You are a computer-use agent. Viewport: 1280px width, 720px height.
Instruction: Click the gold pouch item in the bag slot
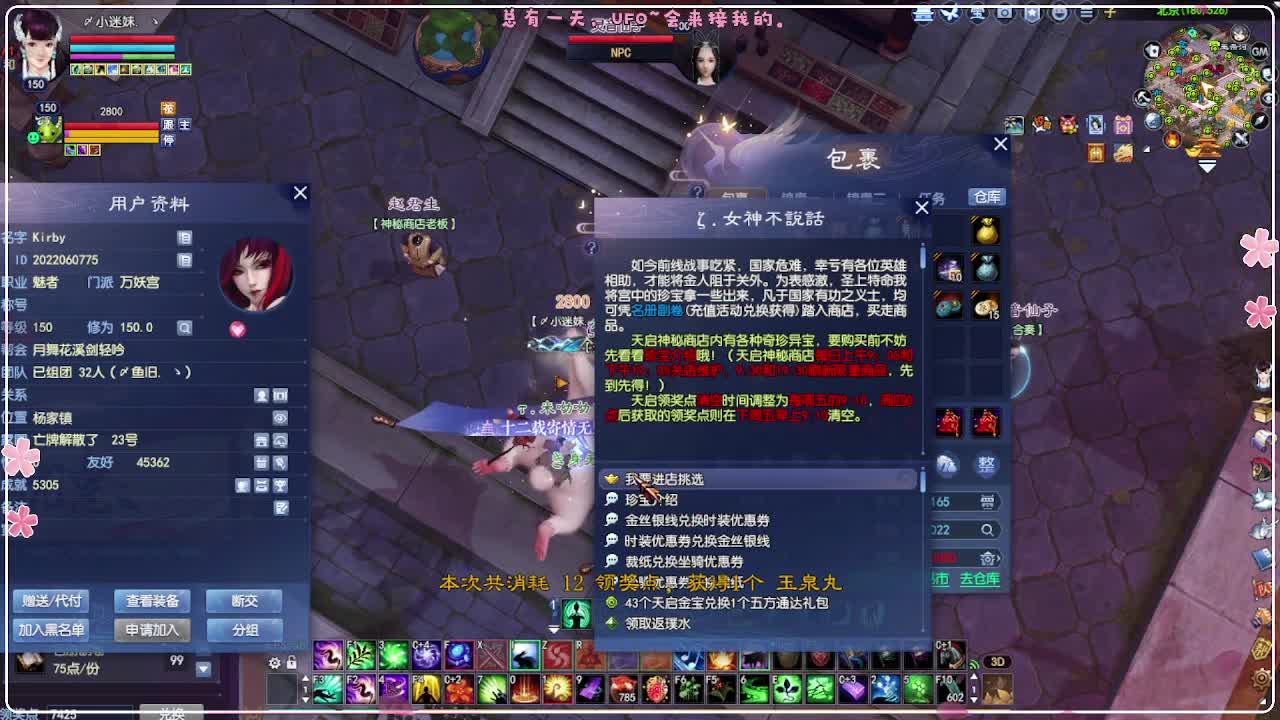(x=985, y=232)
